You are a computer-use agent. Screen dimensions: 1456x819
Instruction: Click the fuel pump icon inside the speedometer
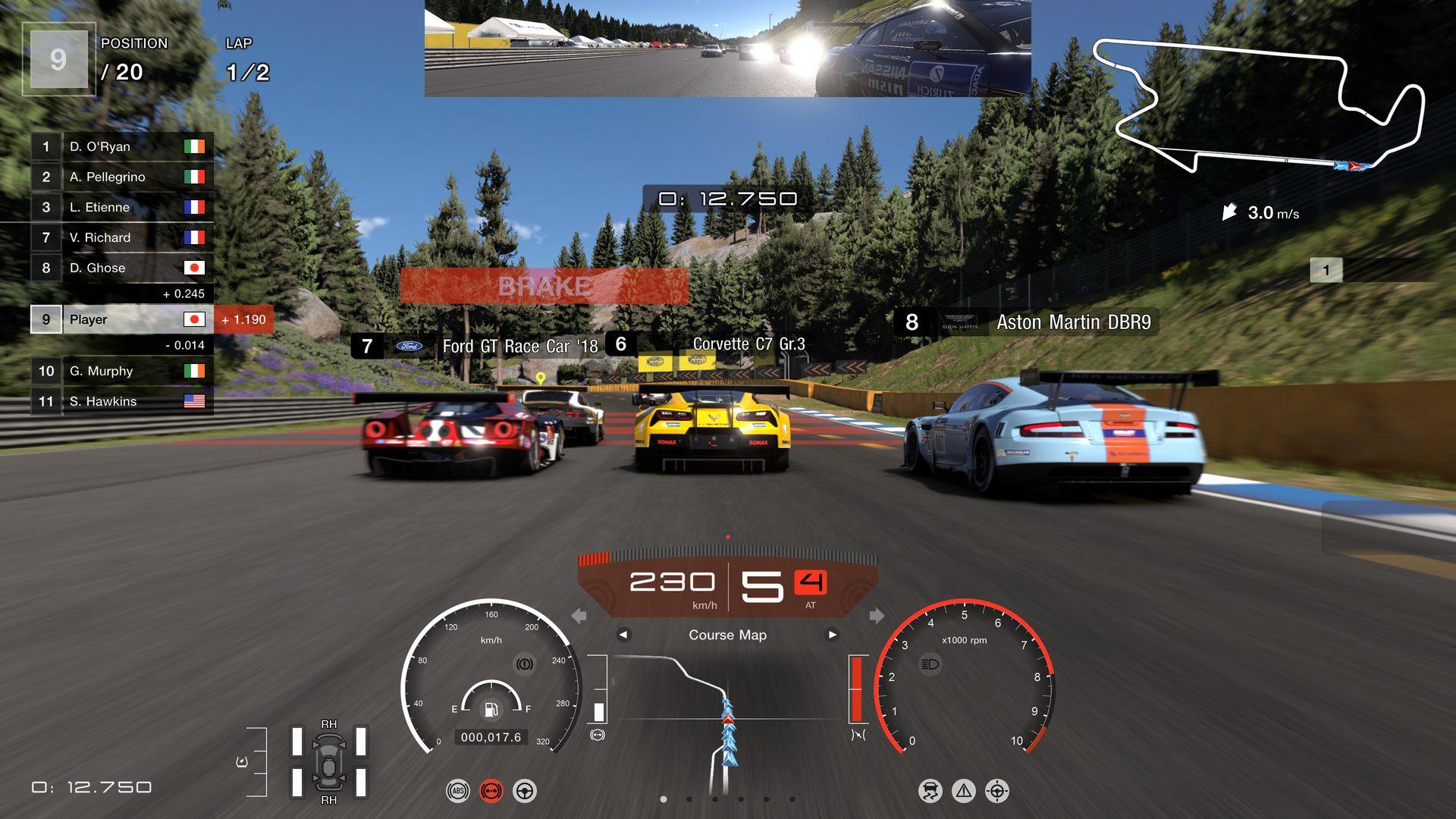(x=491, y=711)
